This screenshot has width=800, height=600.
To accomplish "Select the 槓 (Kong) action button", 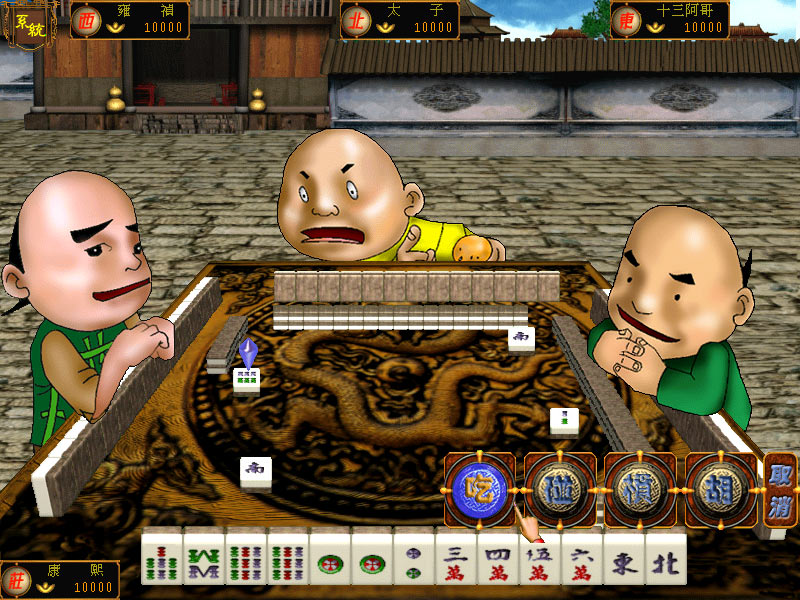I will [639, 490].
